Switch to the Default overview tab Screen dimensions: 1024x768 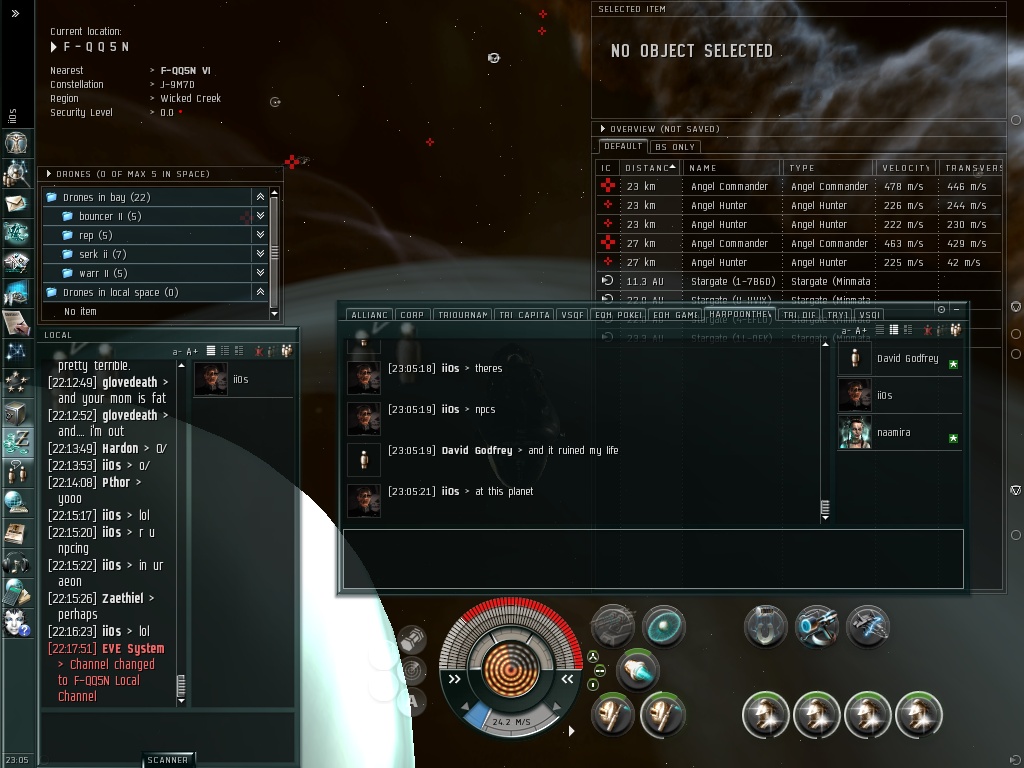(622, 147)
